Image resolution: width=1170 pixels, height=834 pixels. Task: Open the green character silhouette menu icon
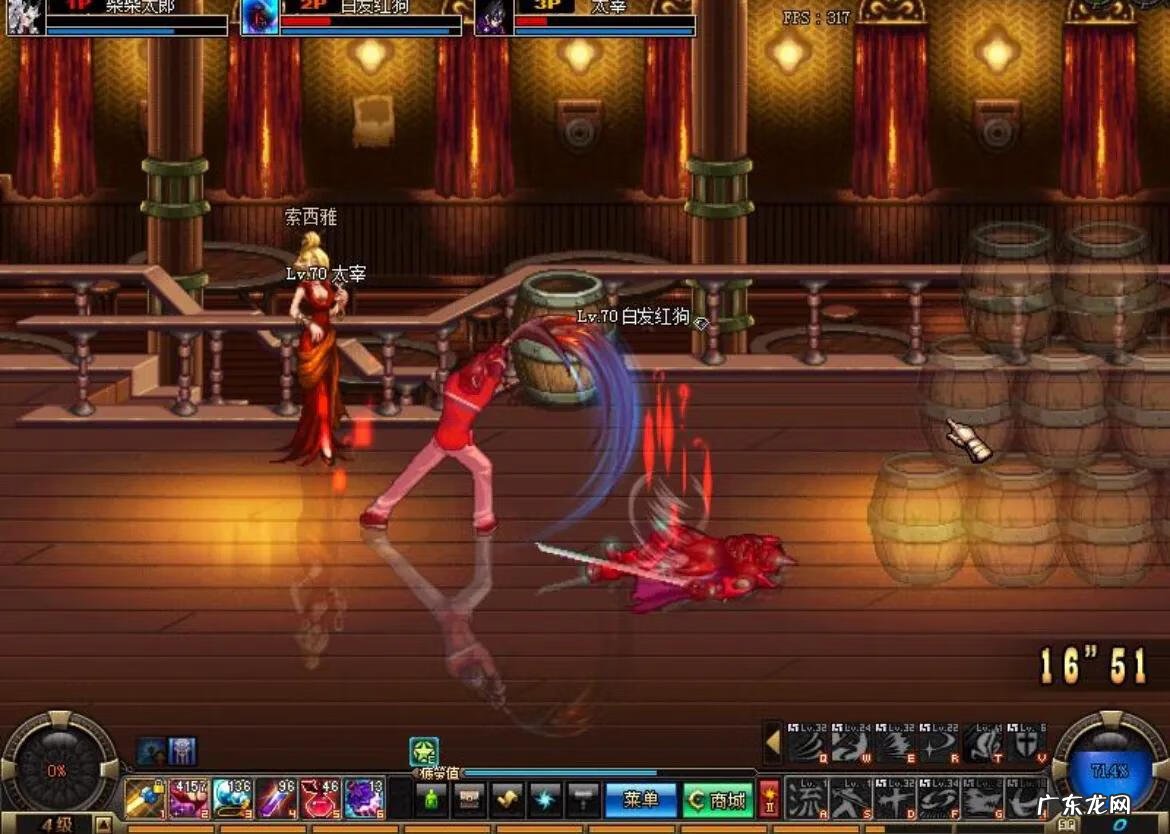pos(432,799)
